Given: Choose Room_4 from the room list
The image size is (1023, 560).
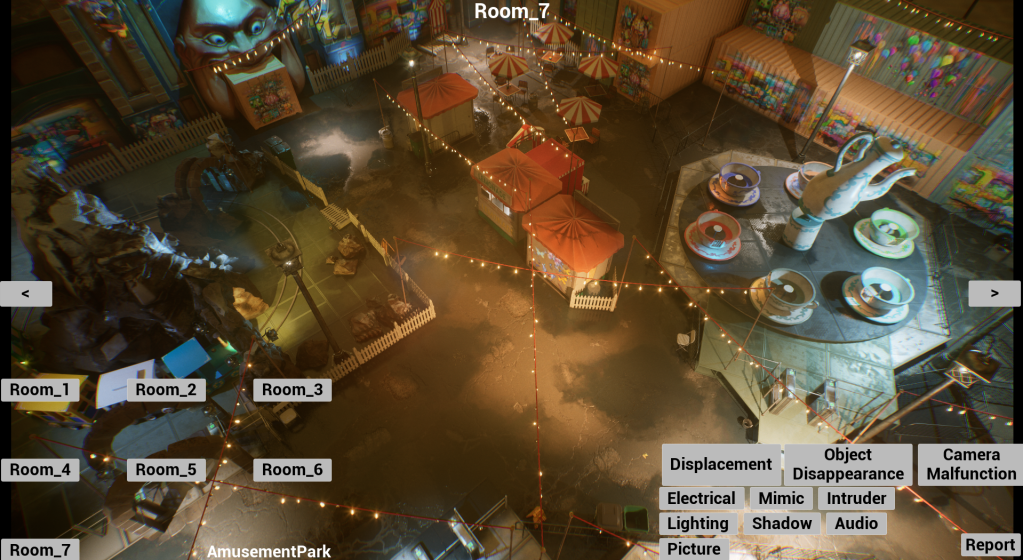Looking at the screenshot, I should (x=40, y=470).
